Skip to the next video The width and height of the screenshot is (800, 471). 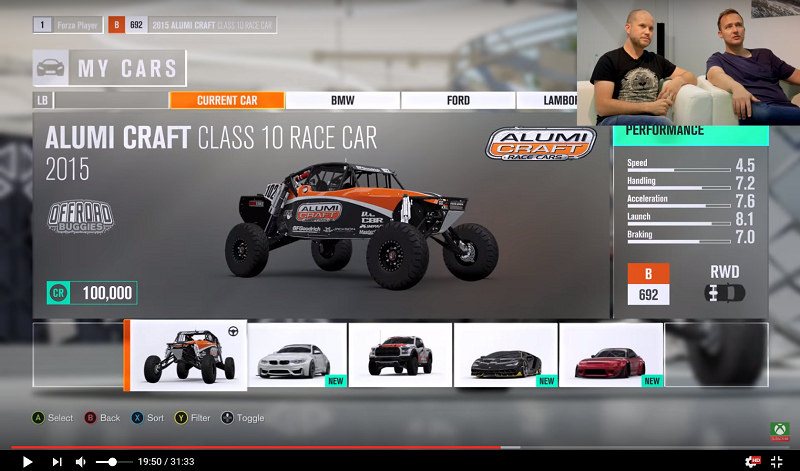(56, 461)
